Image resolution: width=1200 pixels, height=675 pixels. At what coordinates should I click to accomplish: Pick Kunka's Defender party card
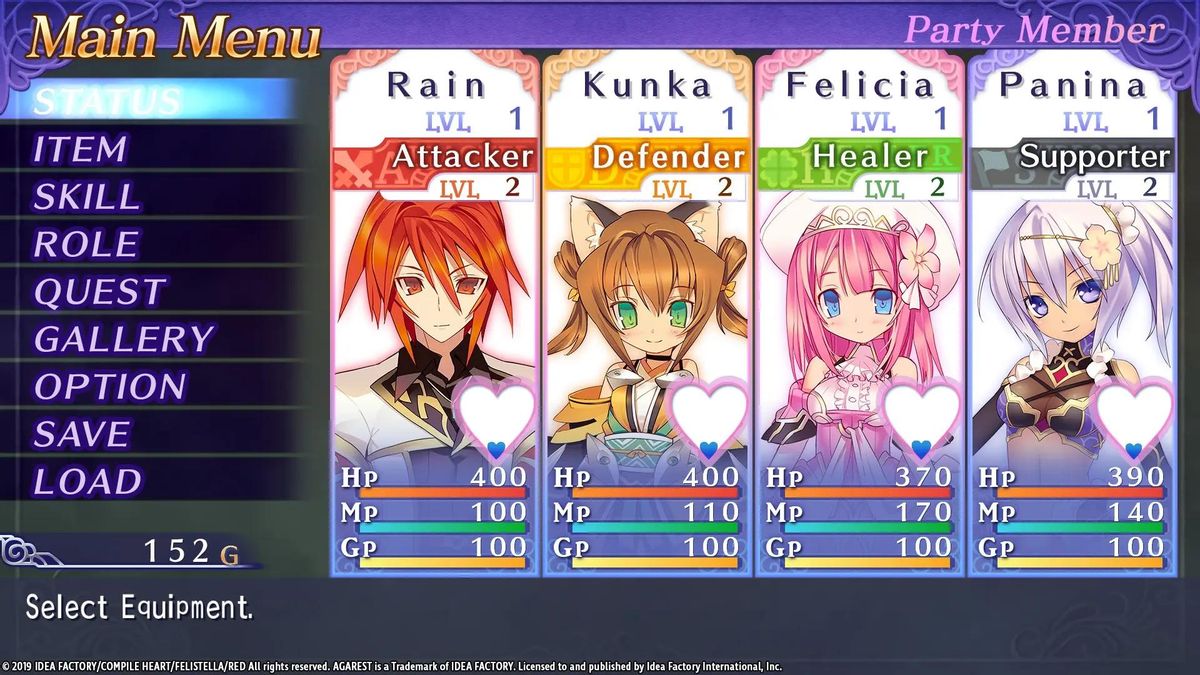pyautogui.click(x=648, y=315)
